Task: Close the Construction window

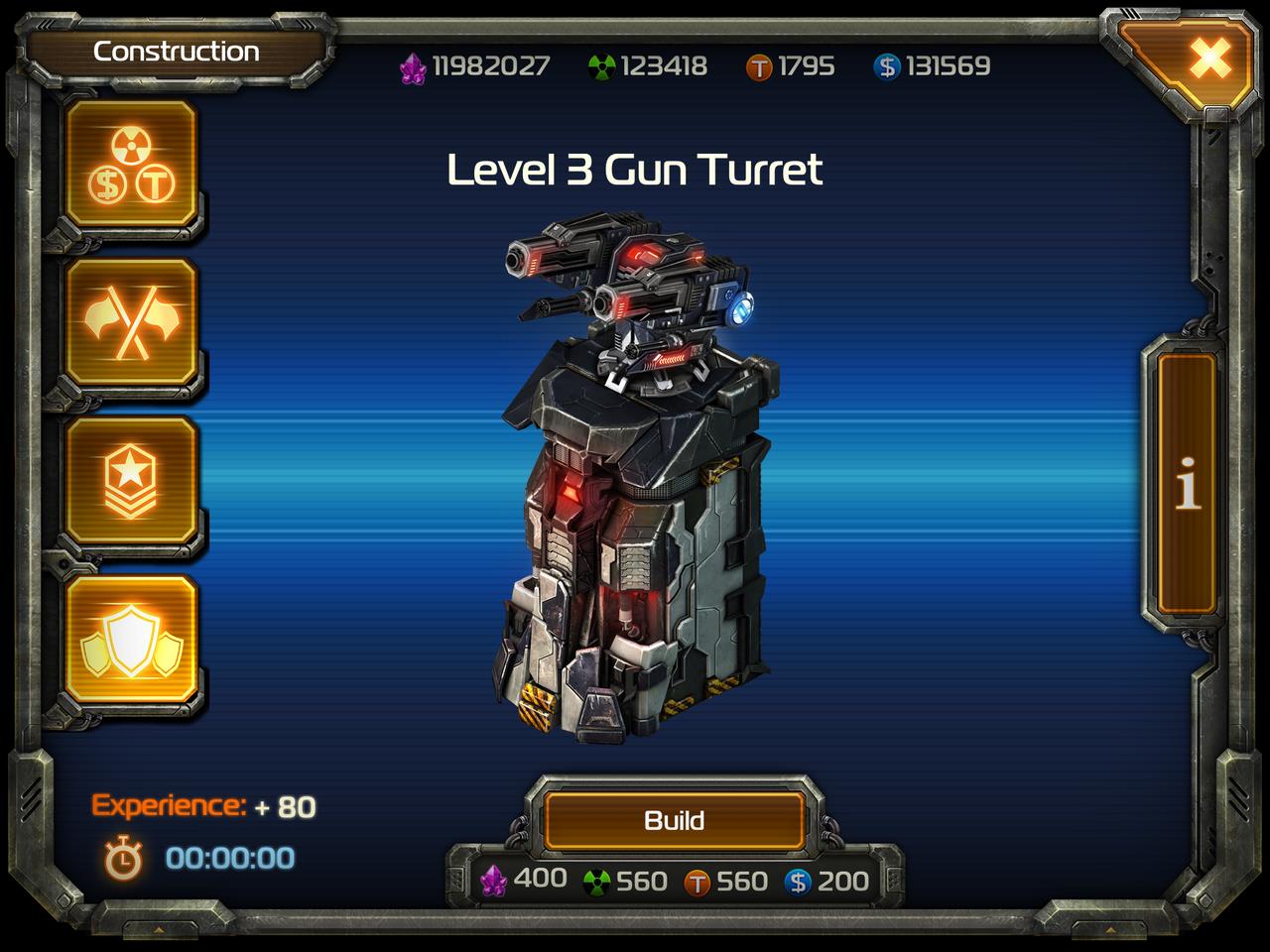Action: click(x=1209, y=59)
